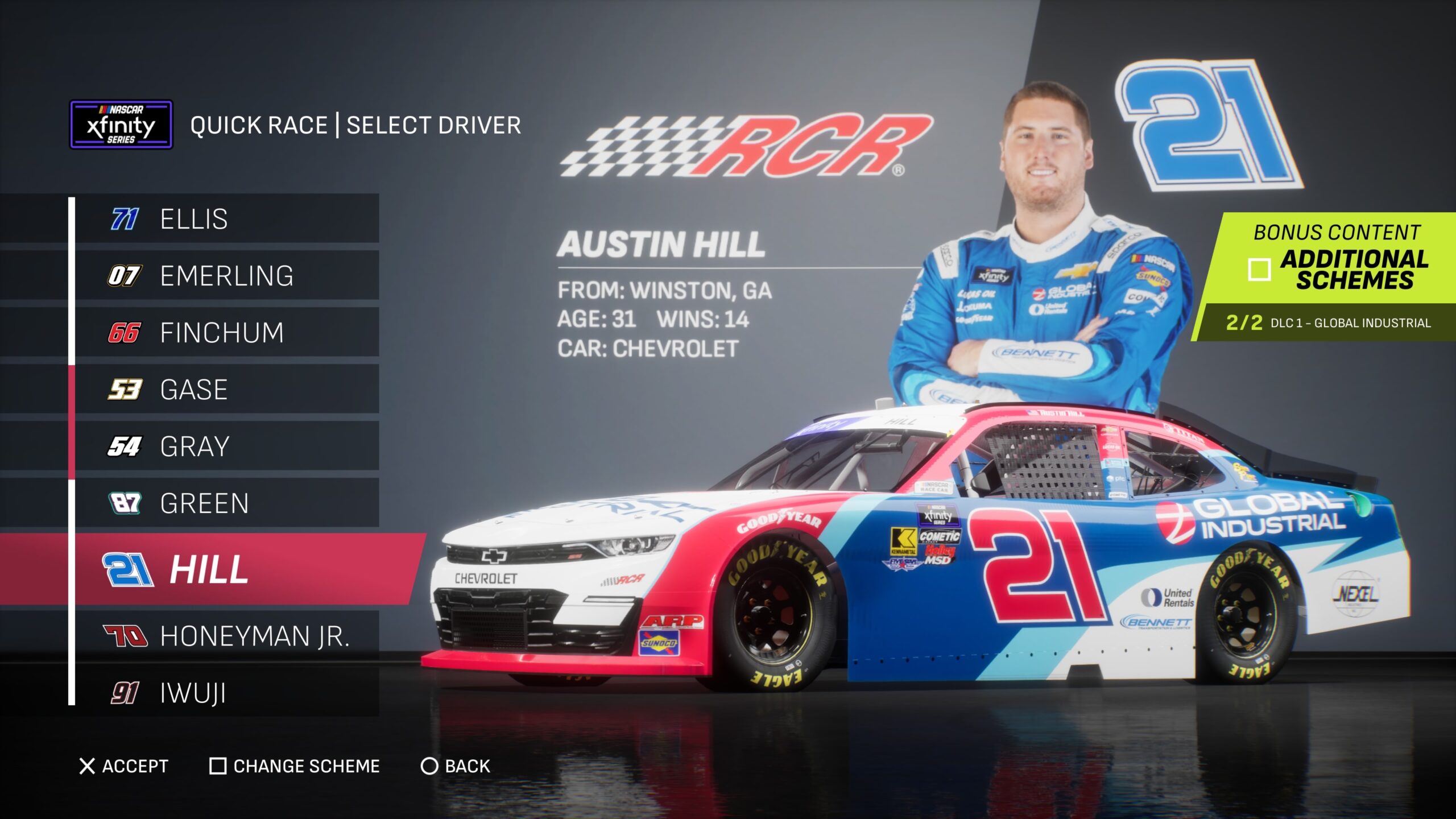Pick Finchum, car number 66
The image size is (1456, 819).
click(x=226, y=333)
